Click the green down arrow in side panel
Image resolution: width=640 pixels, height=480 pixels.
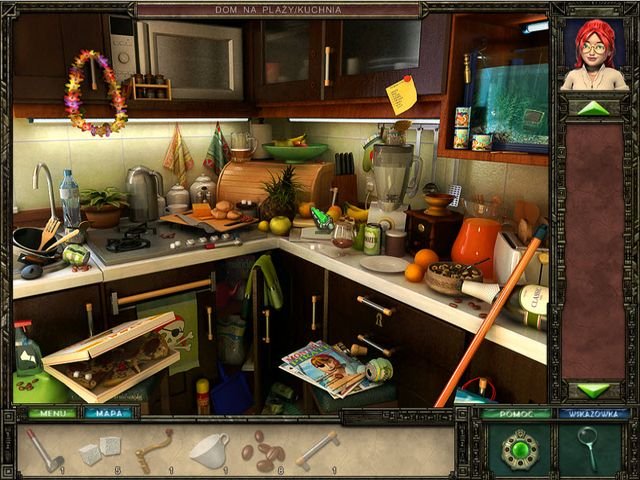click(593, 389)
